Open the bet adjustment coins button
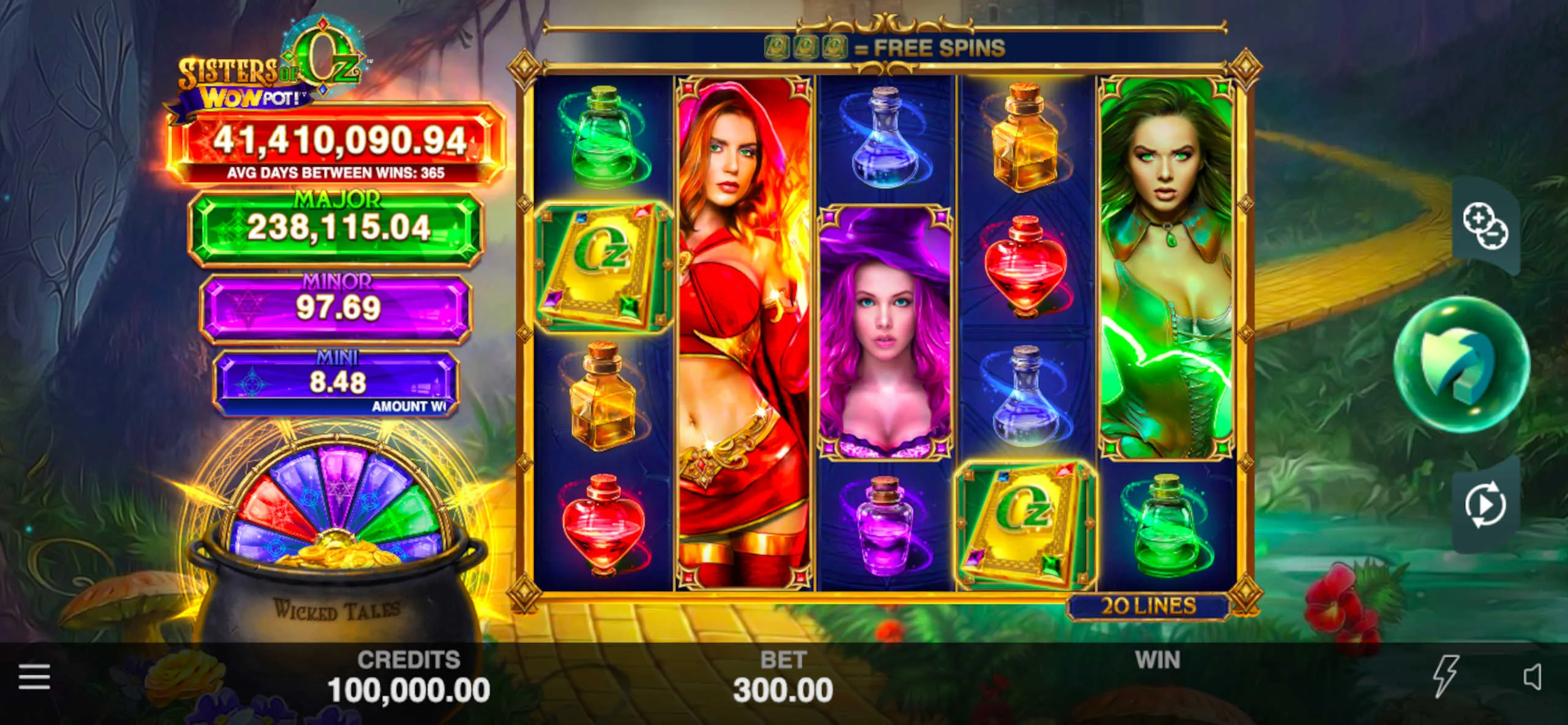 1485,226
